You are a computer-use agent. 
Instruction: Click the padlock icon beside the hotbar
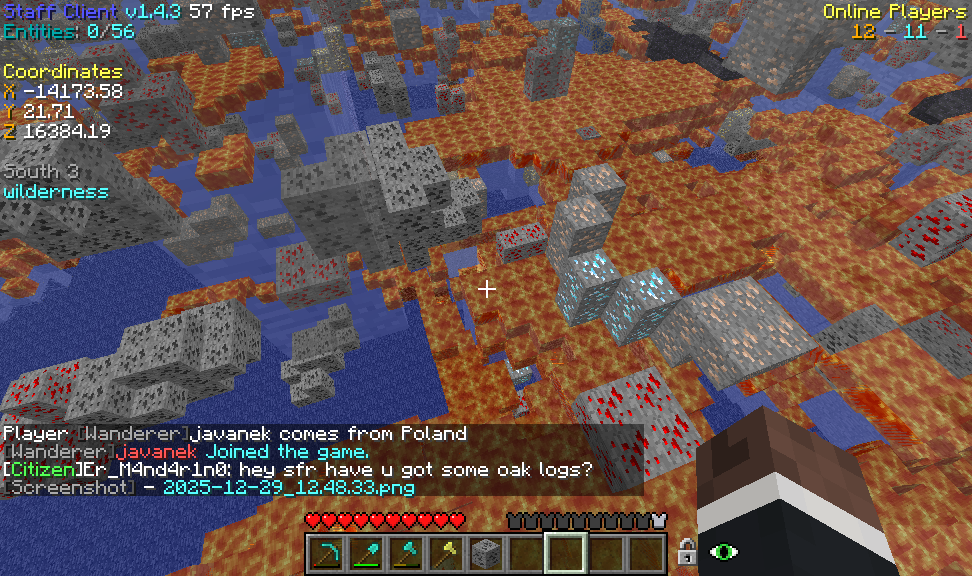click(687, 551)
